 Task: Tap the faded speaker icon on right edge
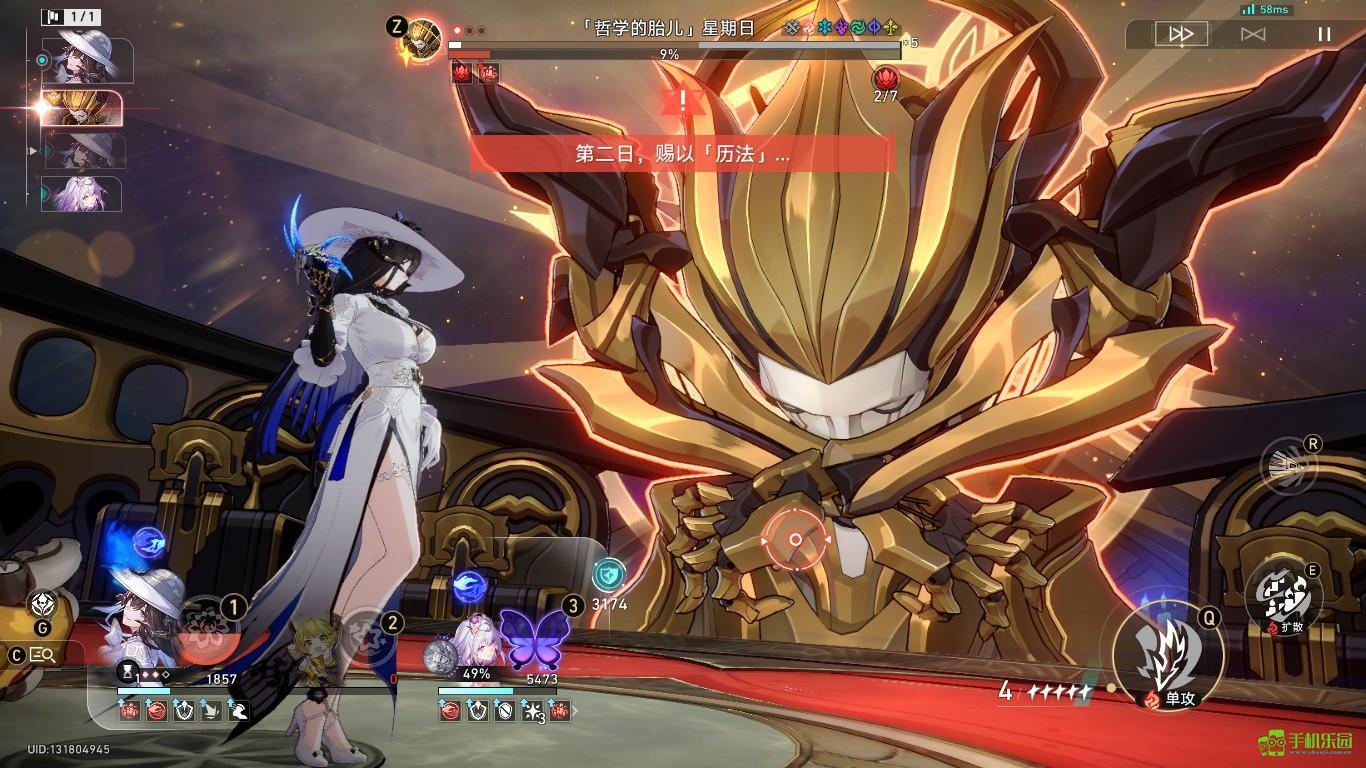[1289, 467]
